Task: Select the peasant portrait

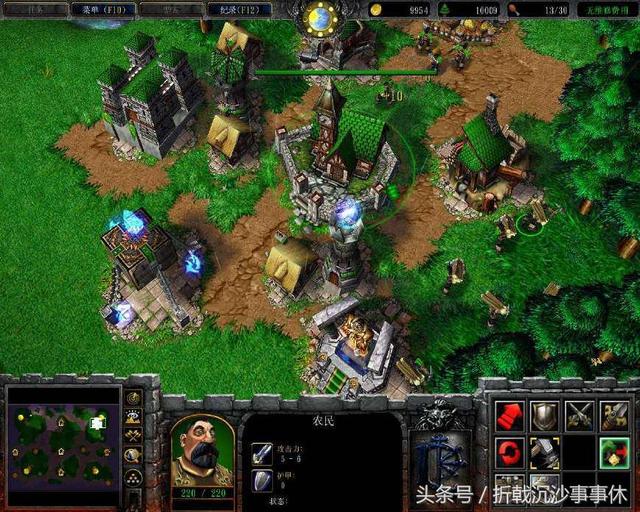Action: click(202, 449)
